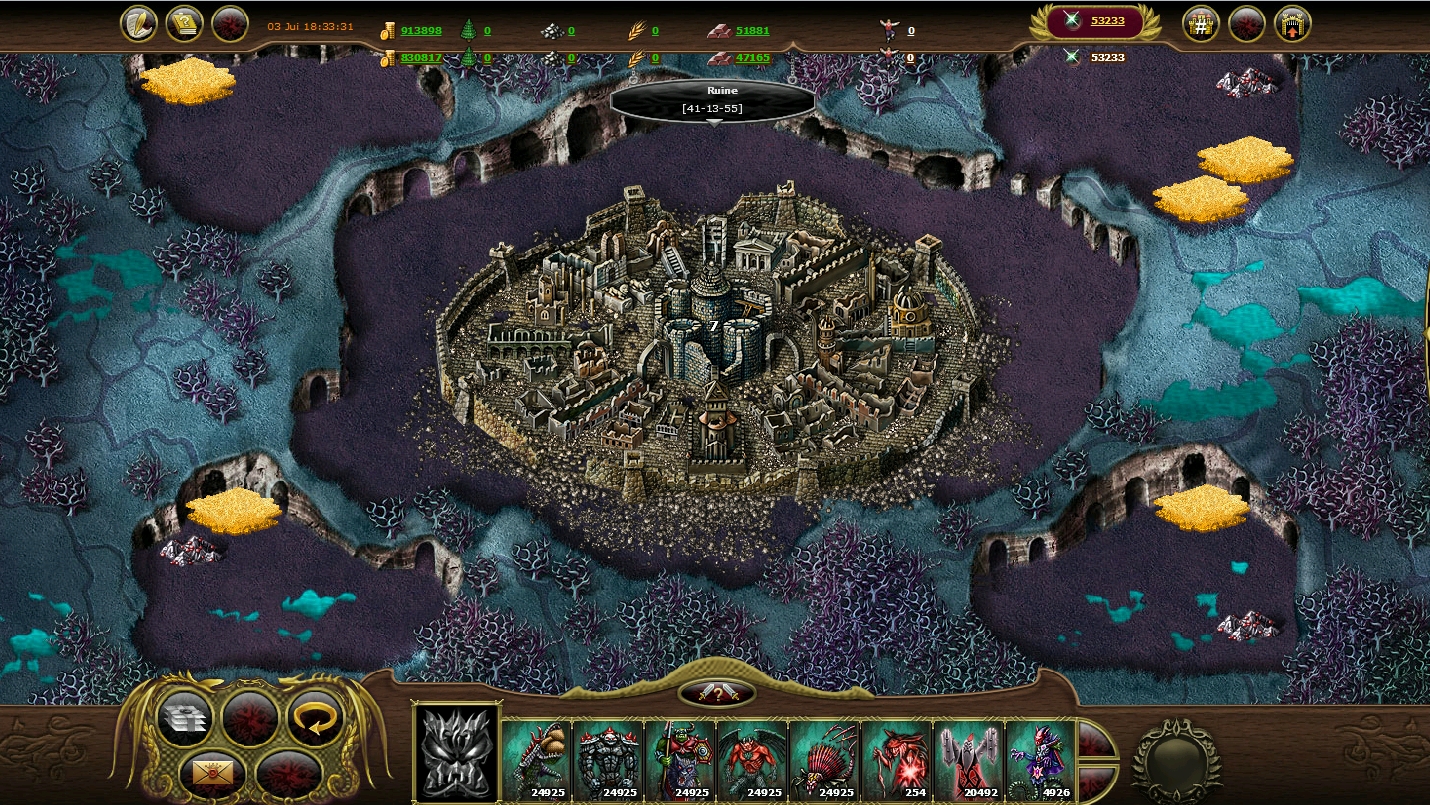Click the yellow question-mark scroll icon

tap(184, 24)
